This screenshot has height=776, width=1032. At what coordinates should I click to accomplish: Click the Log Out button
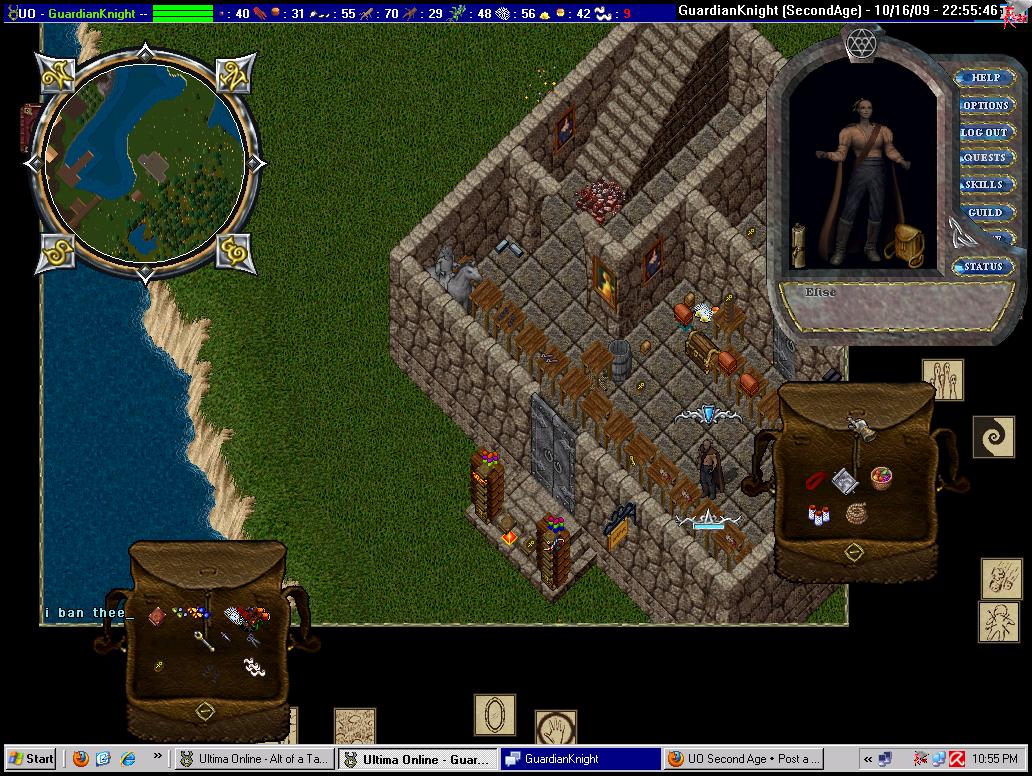[984, 132]
